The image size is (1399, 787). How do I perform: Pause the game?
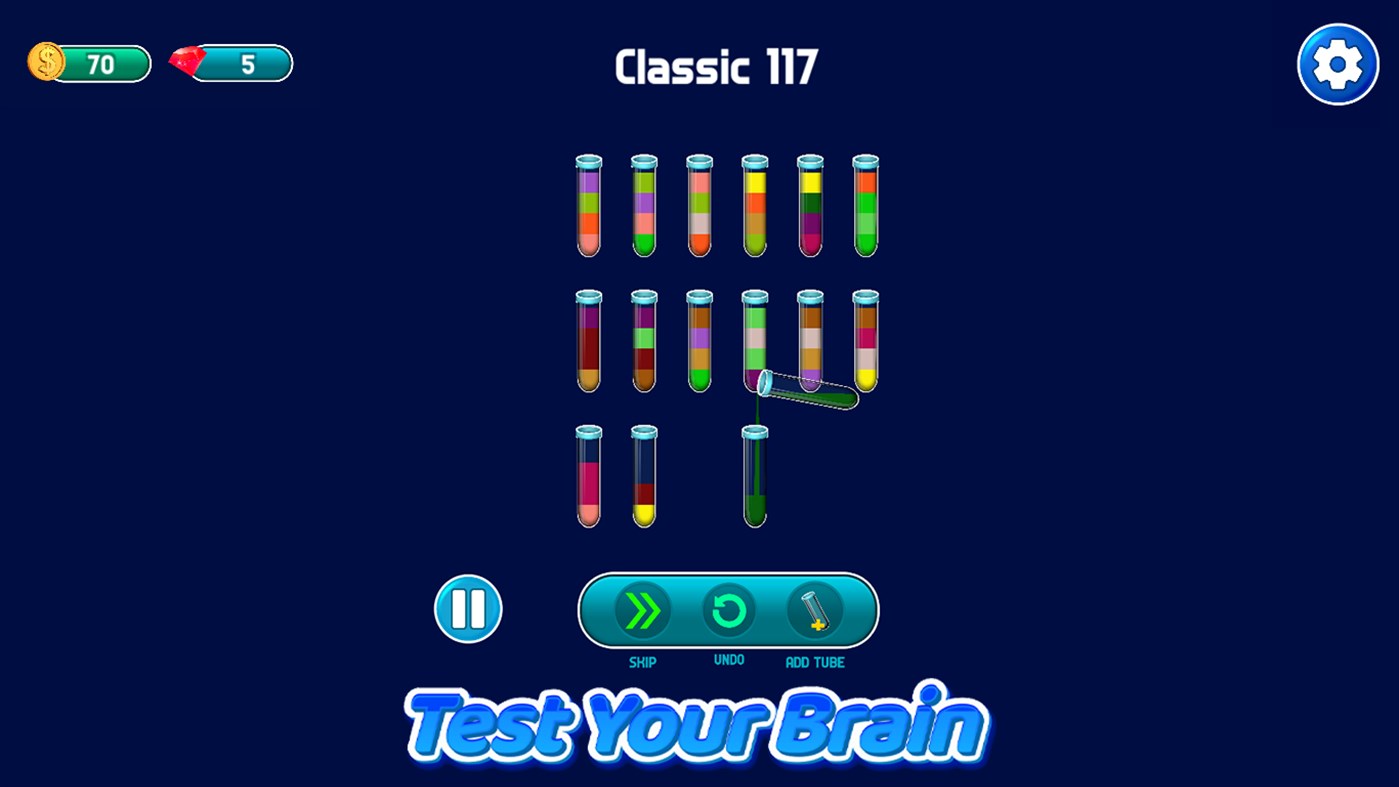[467, 609]
